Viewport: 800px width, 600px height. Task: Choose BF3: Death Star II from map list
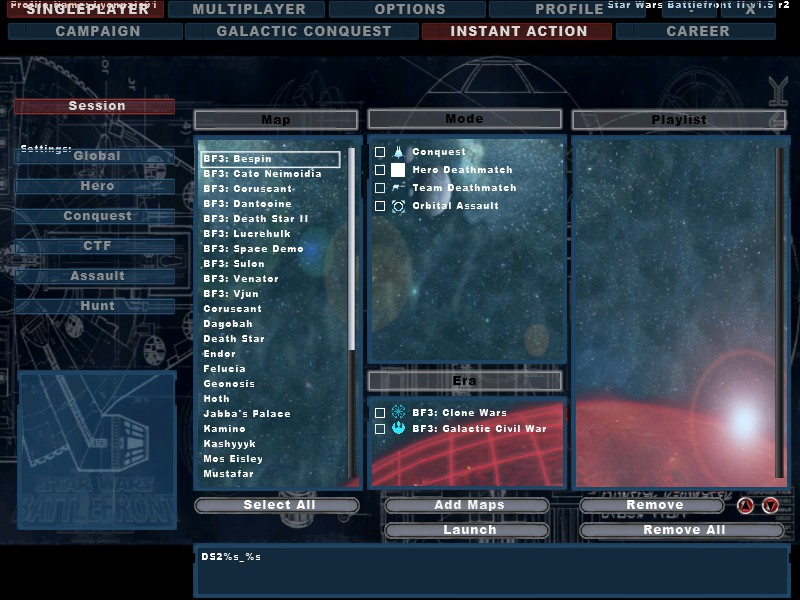coord(256,219)
